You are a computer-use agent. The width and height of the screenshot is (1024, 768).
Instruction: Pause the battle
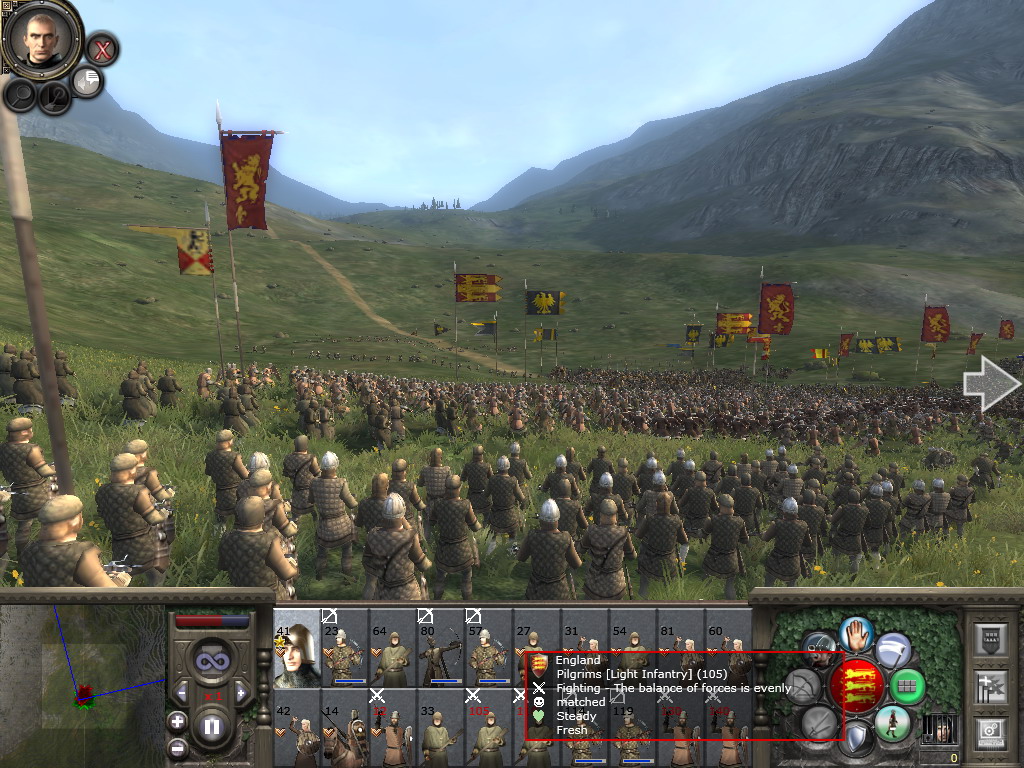(x=211, y=727)
